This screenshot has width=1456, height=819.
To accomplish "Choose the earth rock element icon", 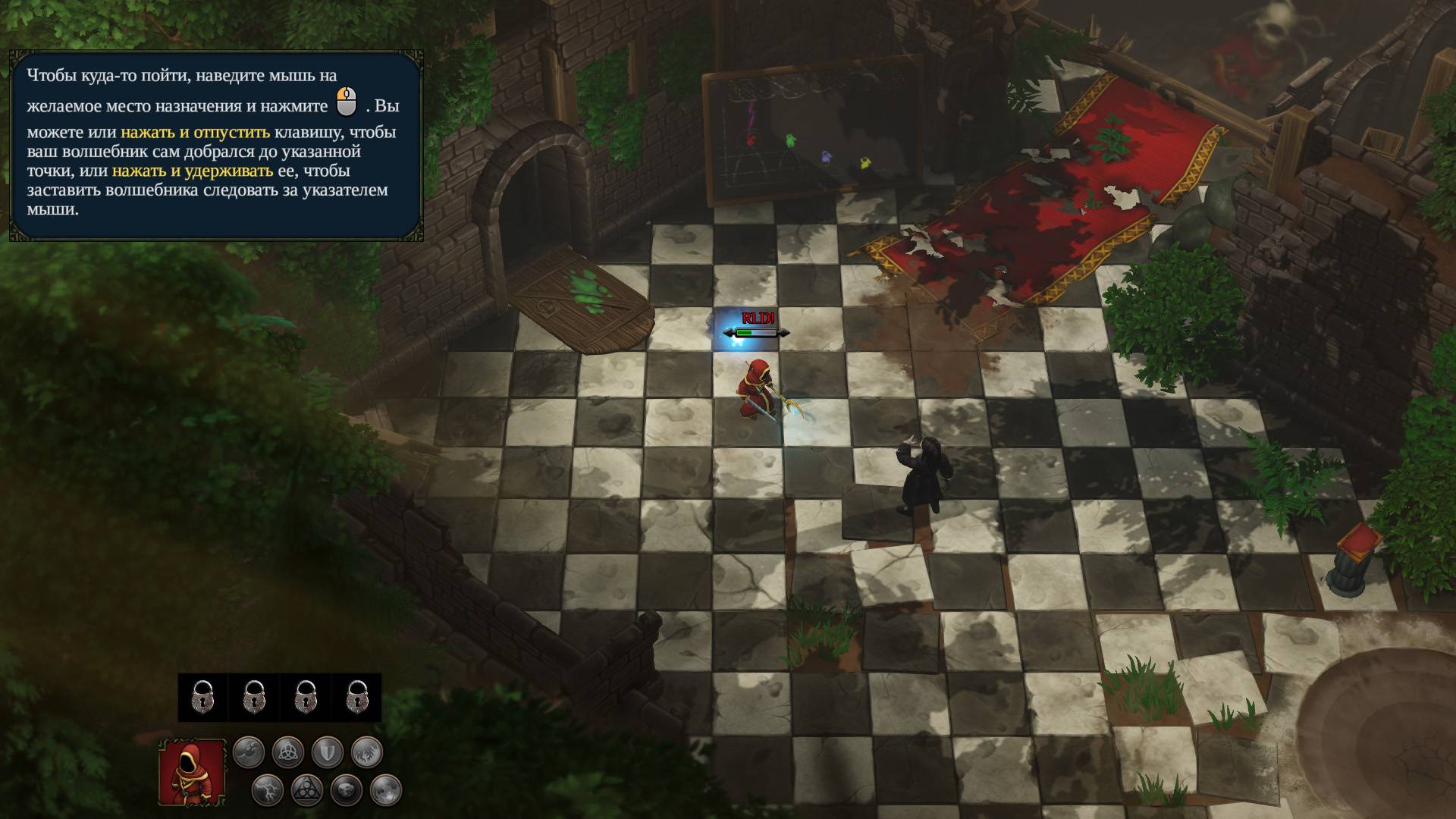I will tap(347, 790).
